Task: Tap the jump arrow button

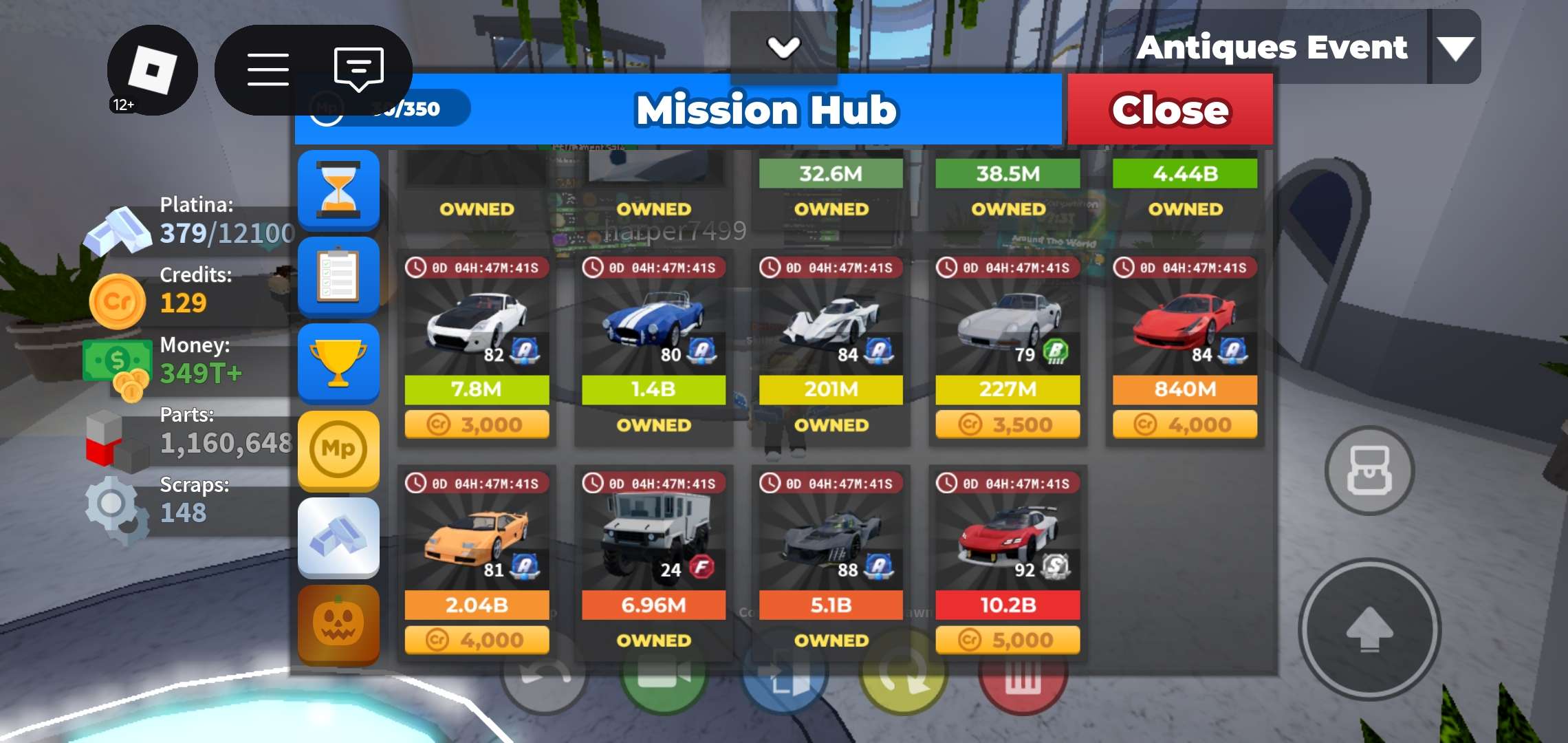Action: pyautogui.click(x=1369, y=629)
